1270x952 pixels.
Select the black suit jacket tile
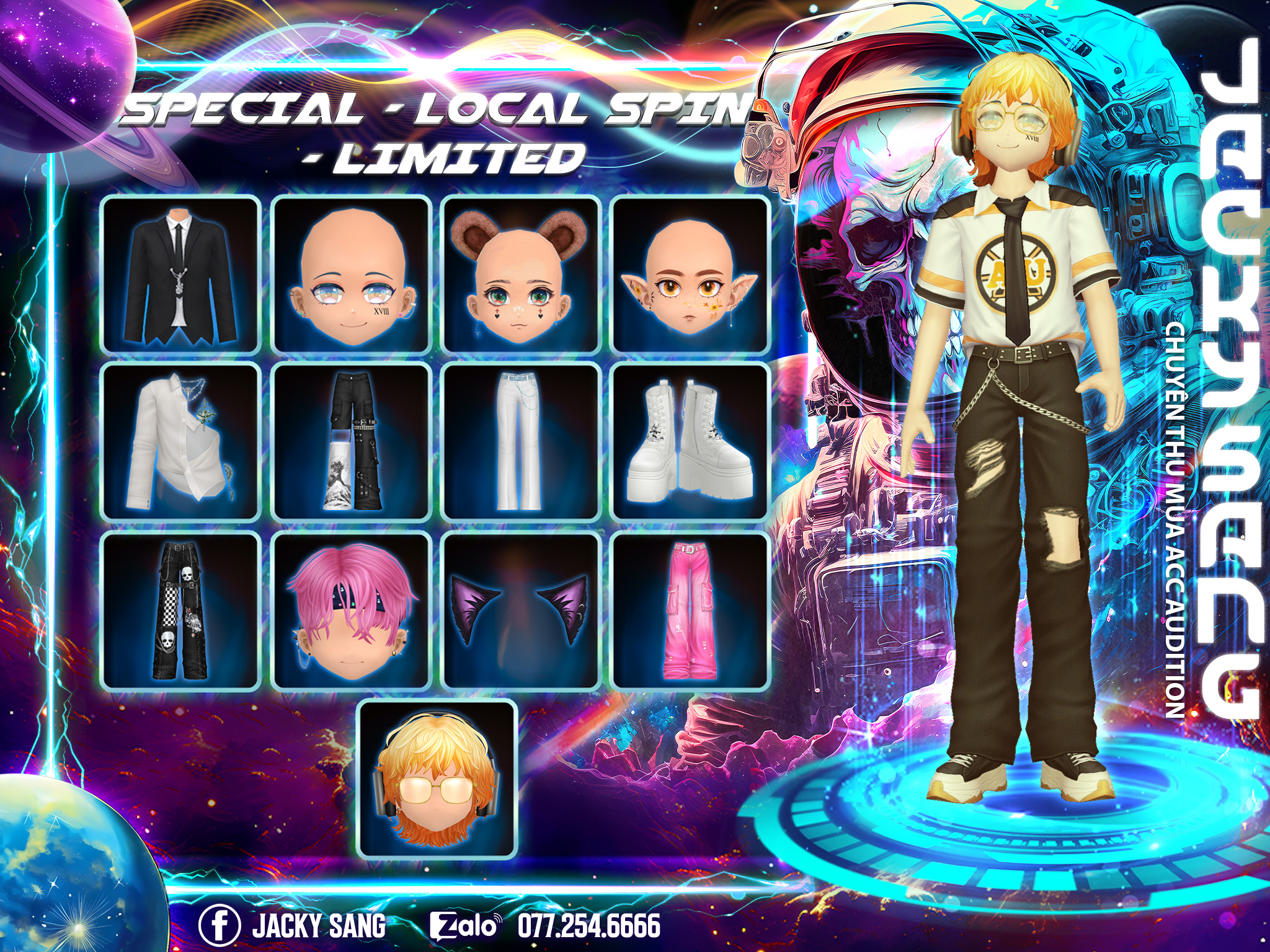point(180,275)
